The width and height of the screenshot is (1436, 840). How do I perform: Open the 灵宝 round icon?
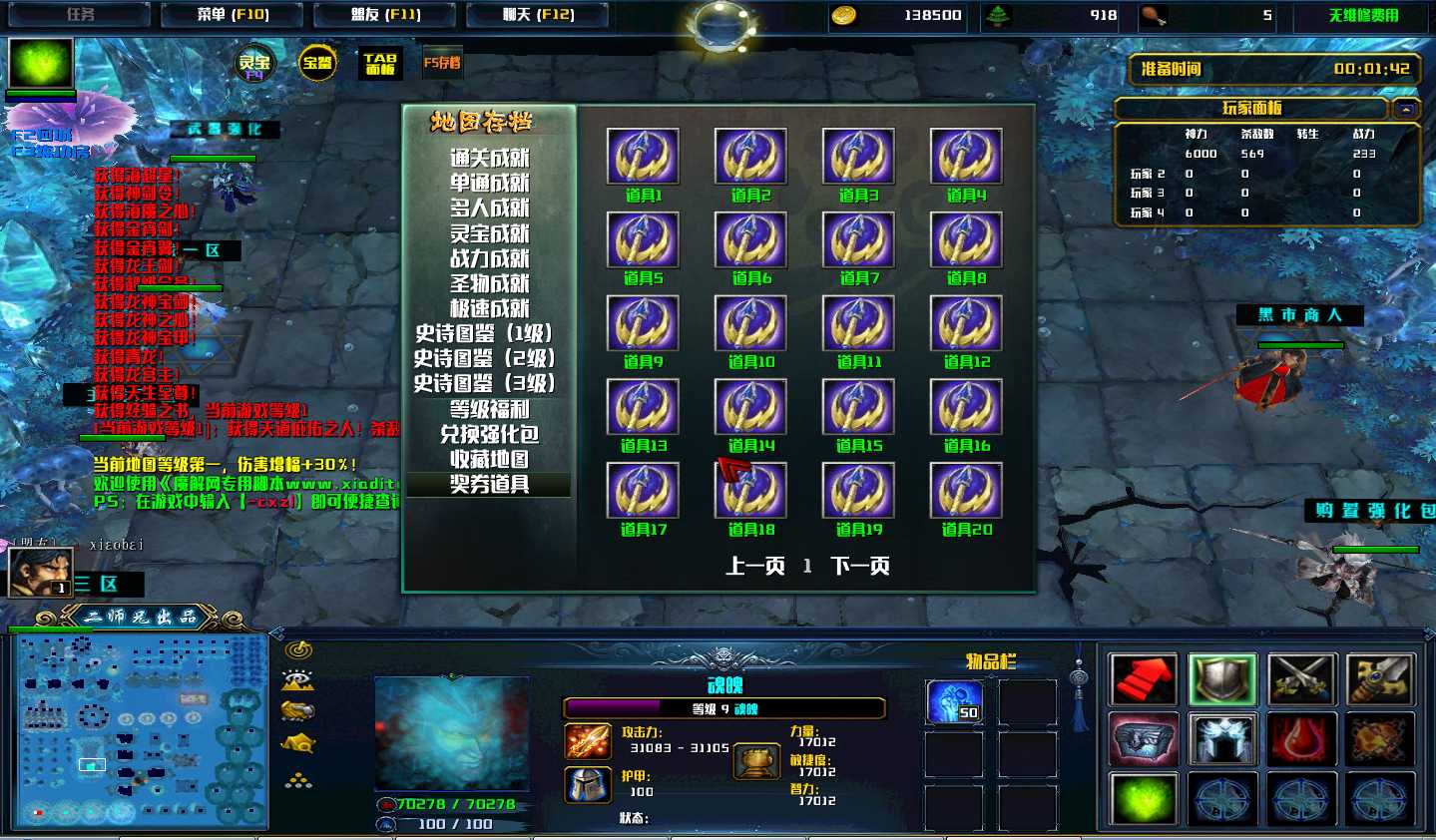[254, 64]
